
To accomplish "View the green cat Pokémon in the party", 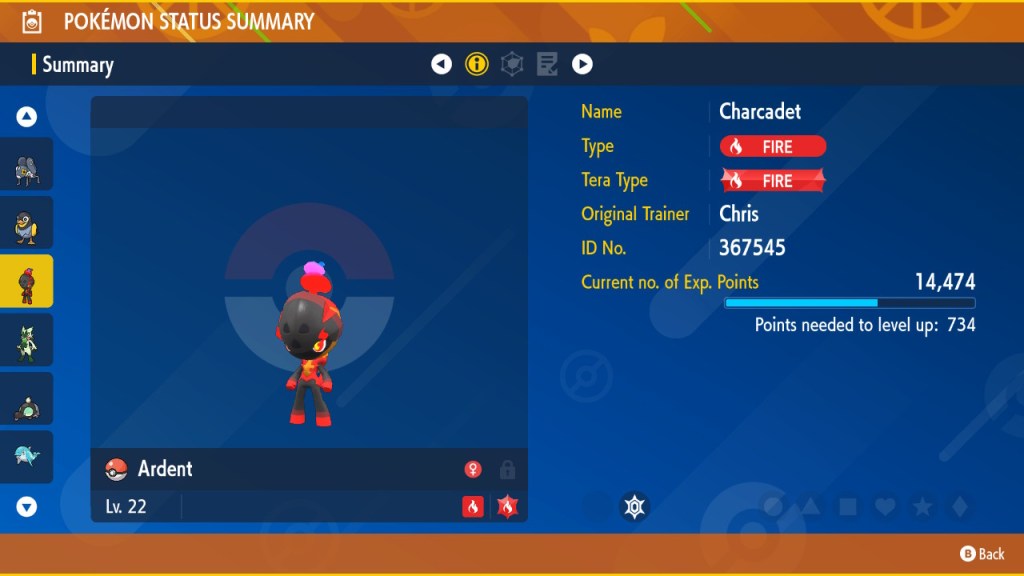I will [27, 340].
